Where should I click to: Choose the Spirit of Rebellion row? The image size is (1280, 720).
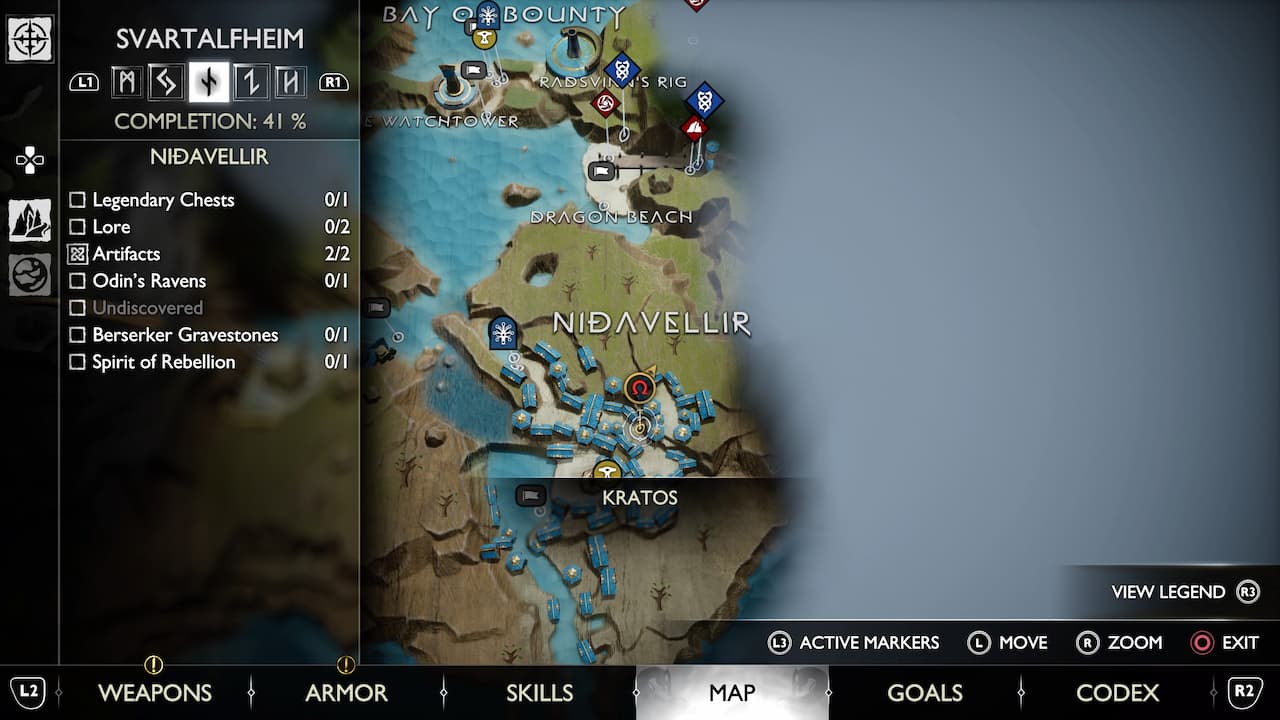tap(163, 362)
